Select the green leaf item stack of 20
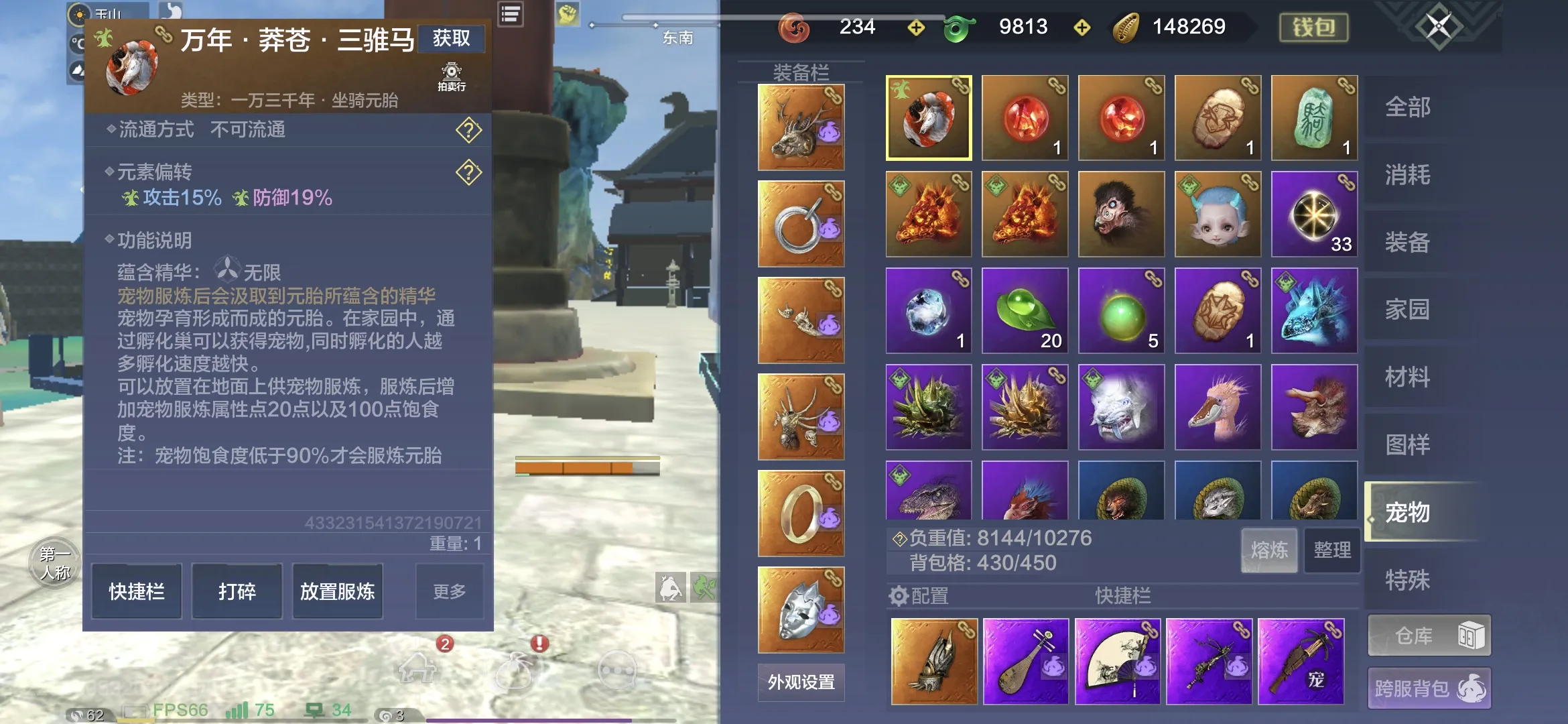Screen dimensions: 1568x724 [1025, 311]
